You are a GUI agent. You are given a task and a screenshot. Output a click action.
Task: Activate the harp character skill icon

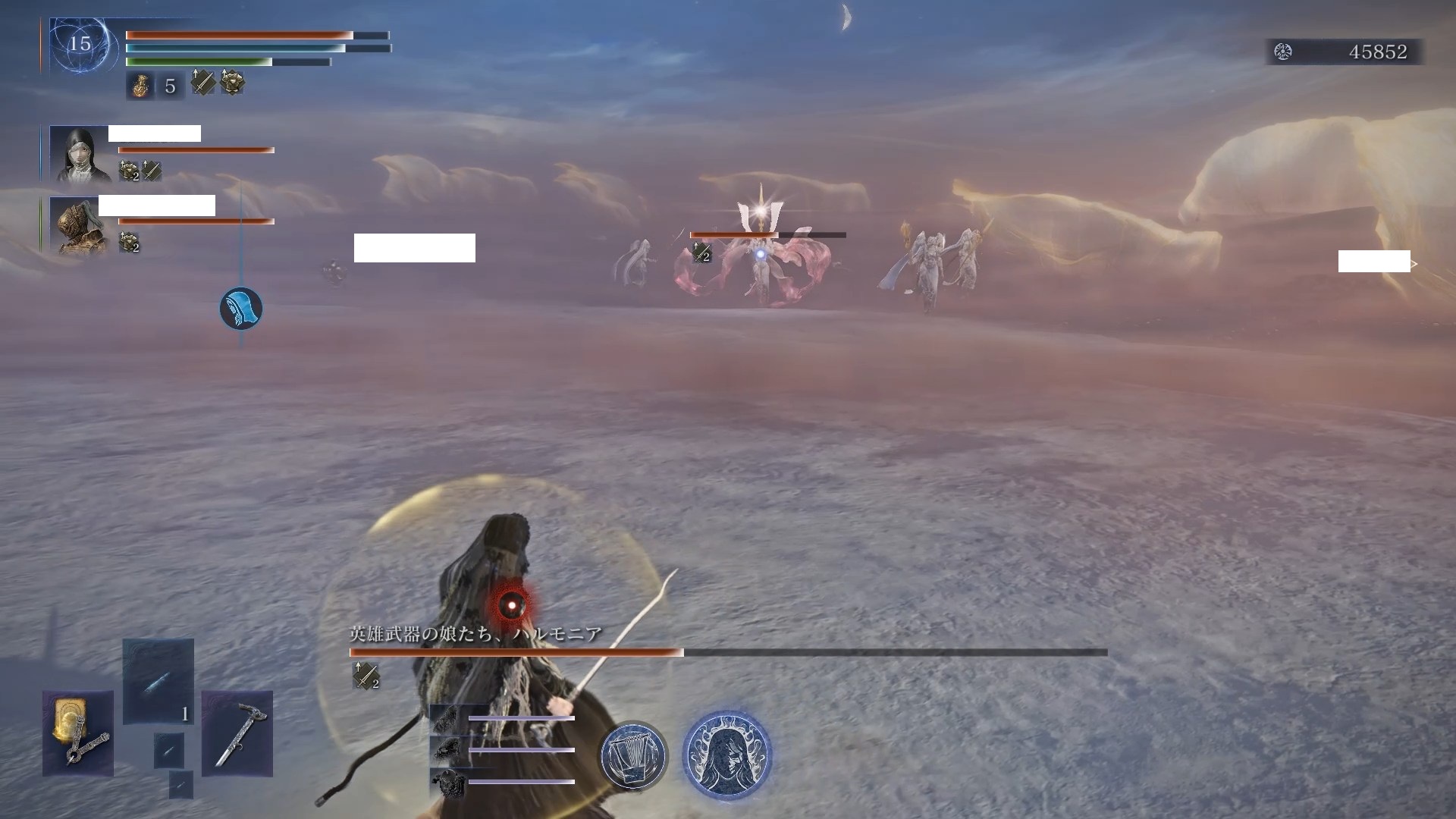point(633,755)
